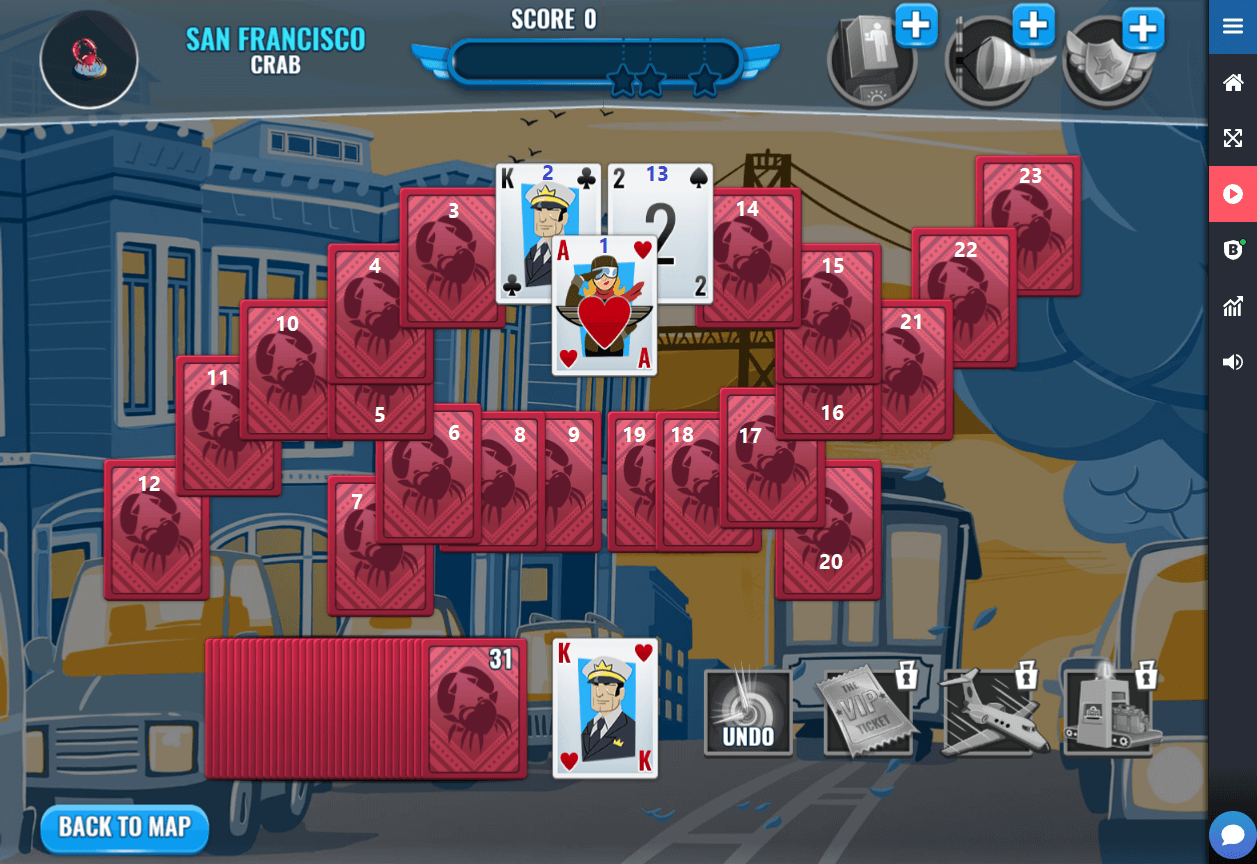The image size is (1257, 864).
Task: Click the San Francisco Crab level badge
Action: point(89,59)
